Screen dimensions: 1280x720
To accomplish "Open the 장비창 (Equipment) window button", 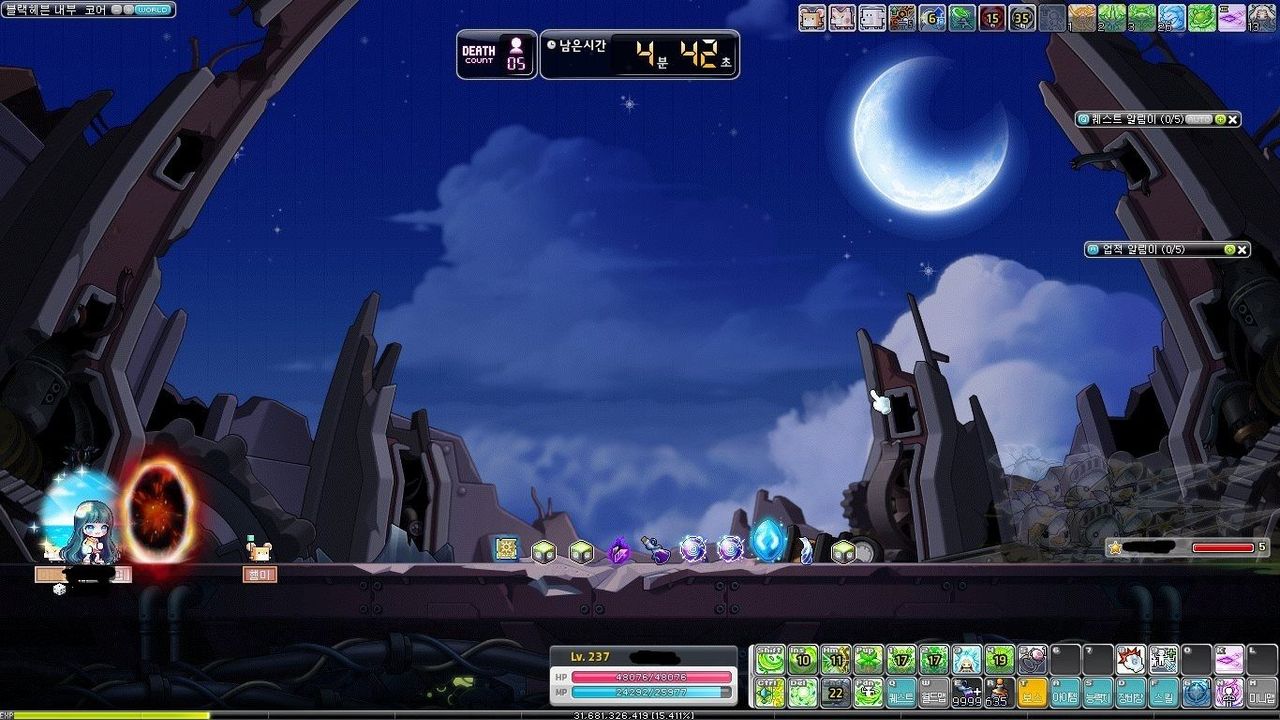I will click(x=1131, y=692).
